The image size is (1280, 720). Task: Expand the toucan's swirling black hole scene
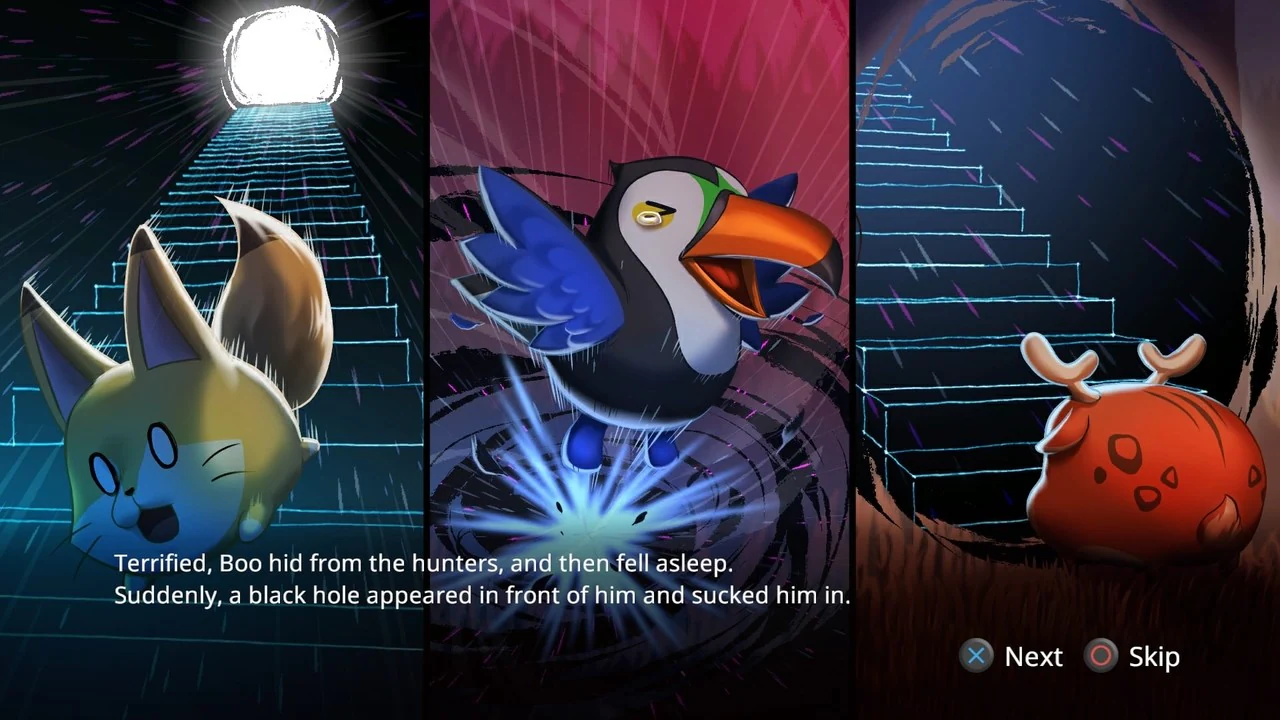(x=590, y=520)
